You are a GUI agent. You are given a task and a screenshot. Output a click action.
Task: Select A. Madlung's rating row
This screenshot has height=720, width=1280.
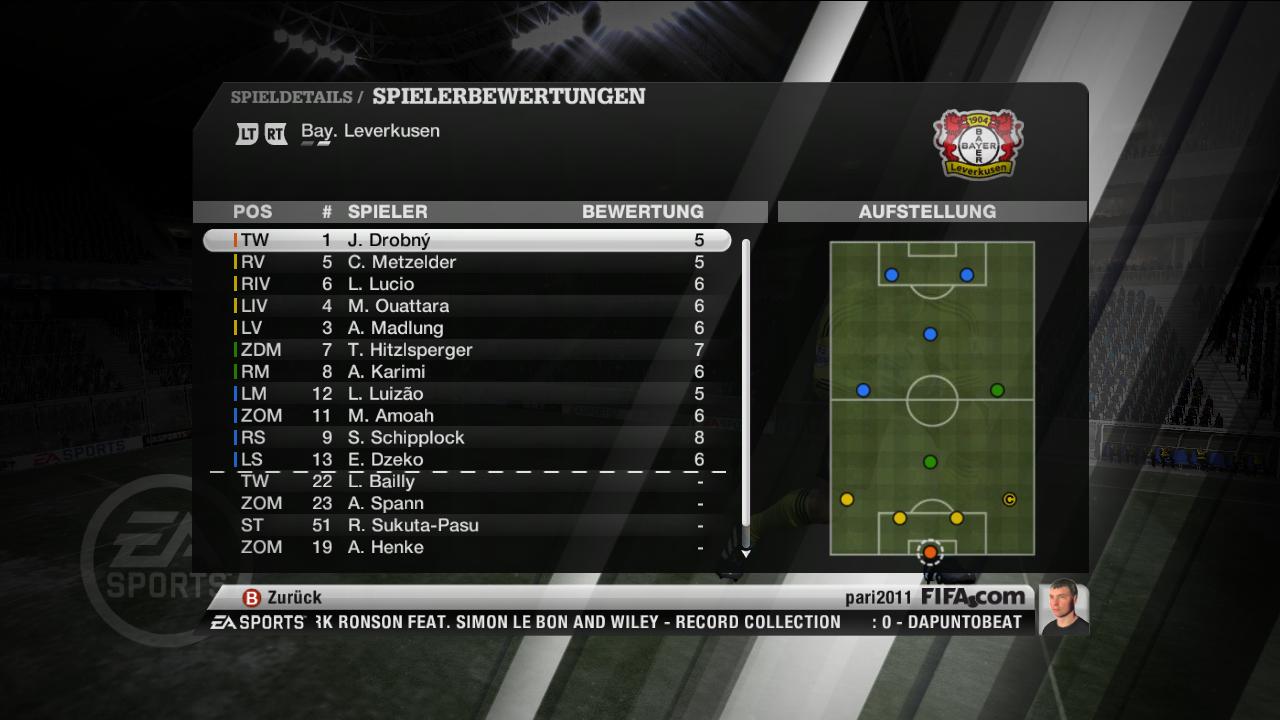click(x=466, y=329)
